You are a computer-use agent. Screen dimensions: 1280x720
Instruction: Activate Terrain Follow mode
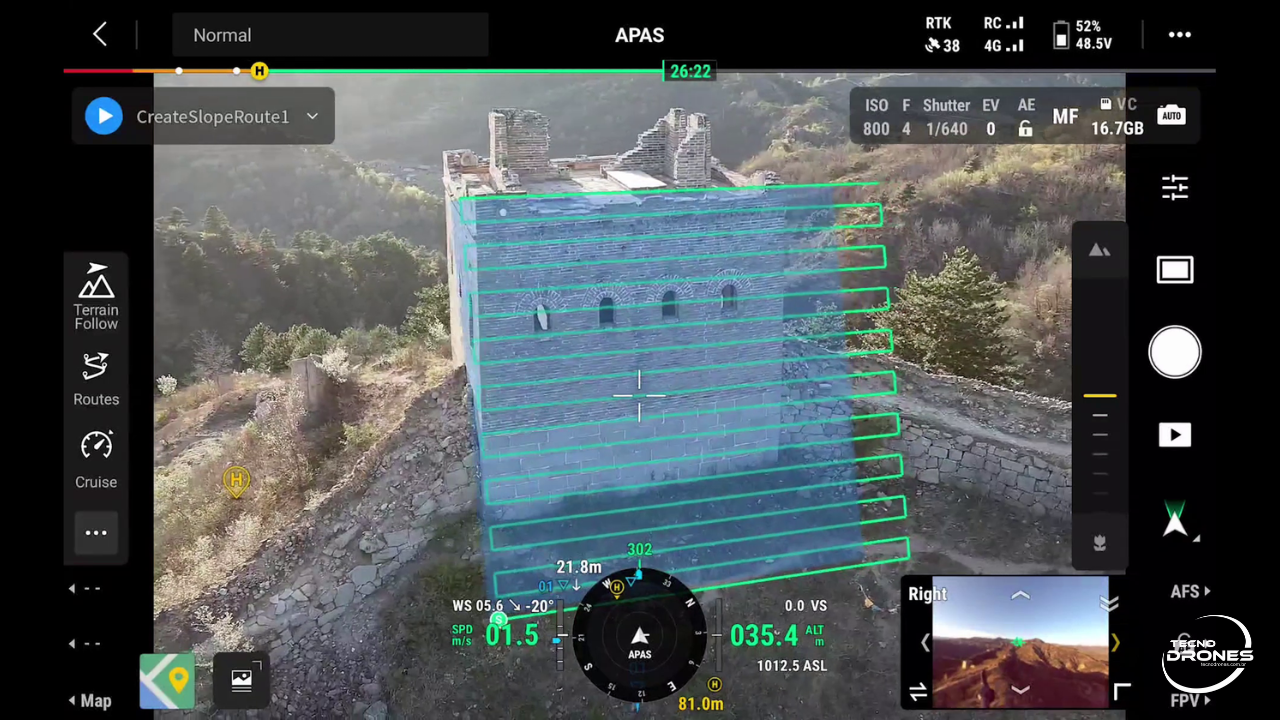[x=96, y=297]
